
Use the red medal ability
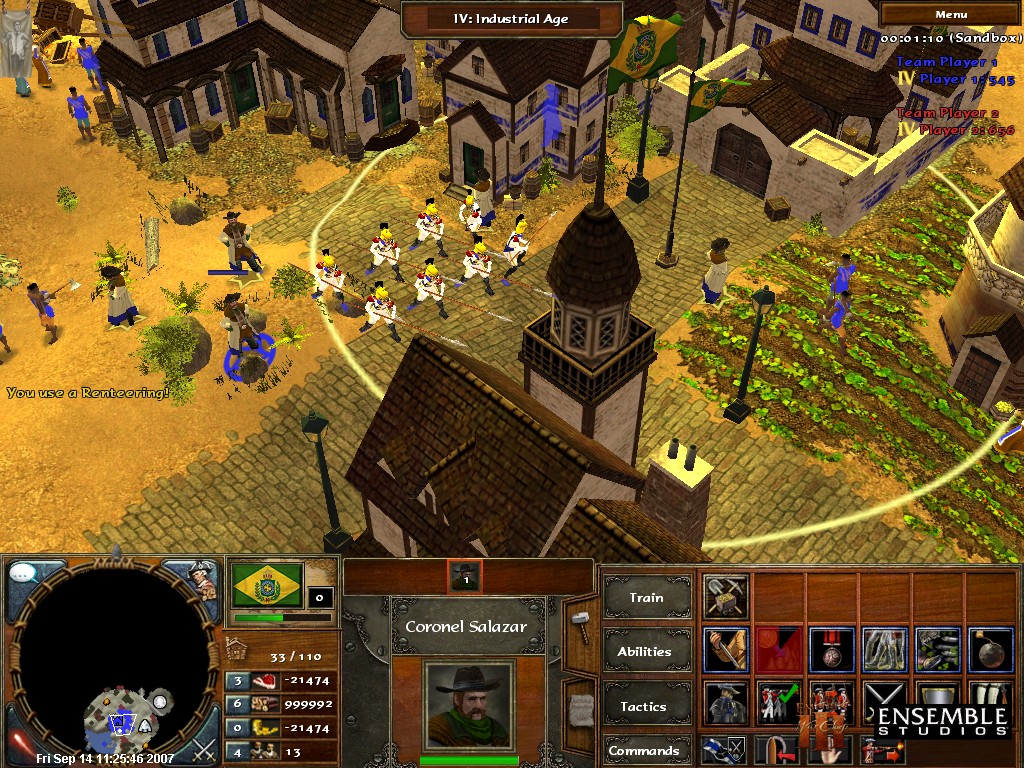(831, 650)
